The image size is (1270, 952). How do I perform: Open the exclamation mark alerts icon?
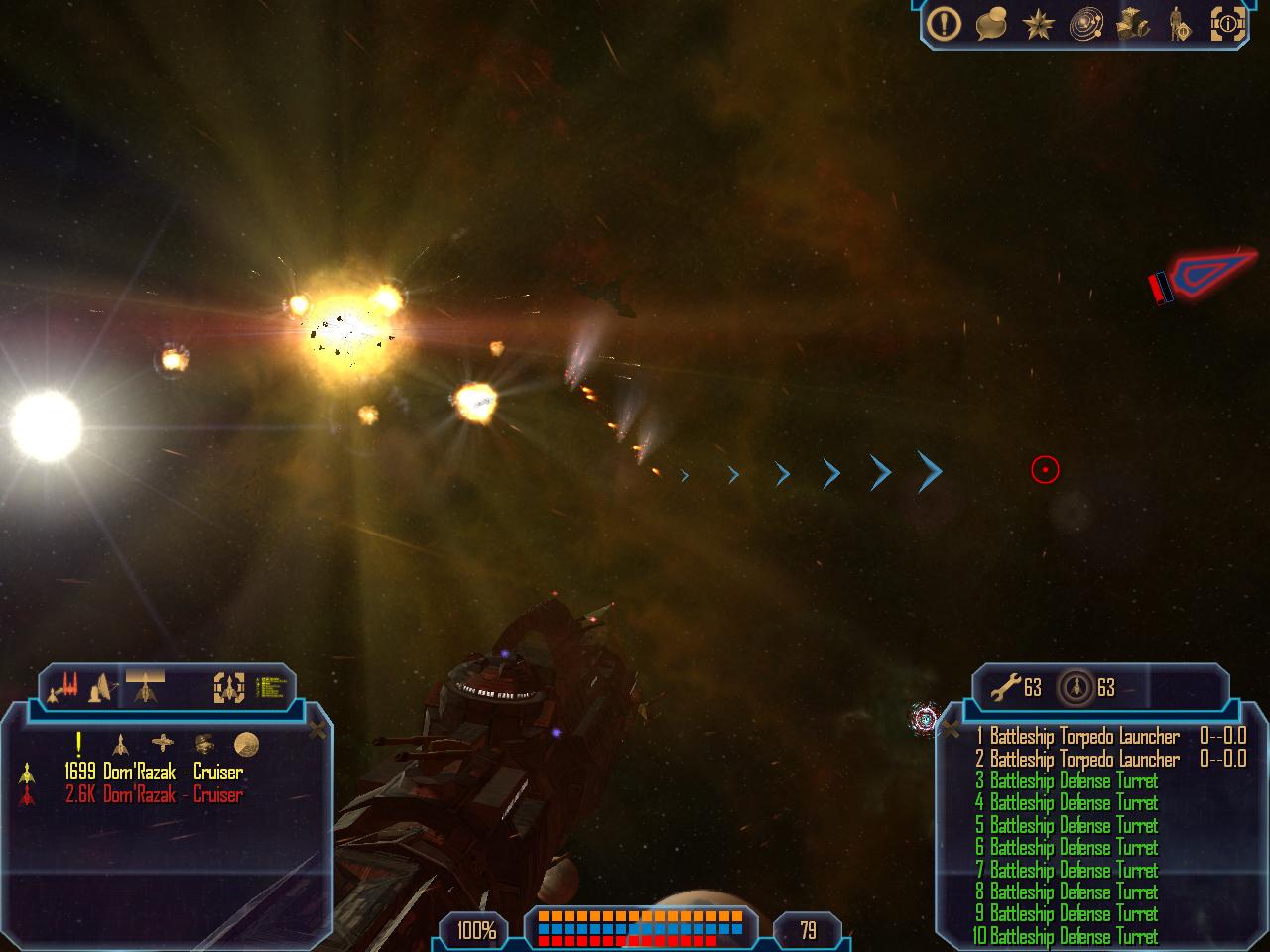pos(945,24)
